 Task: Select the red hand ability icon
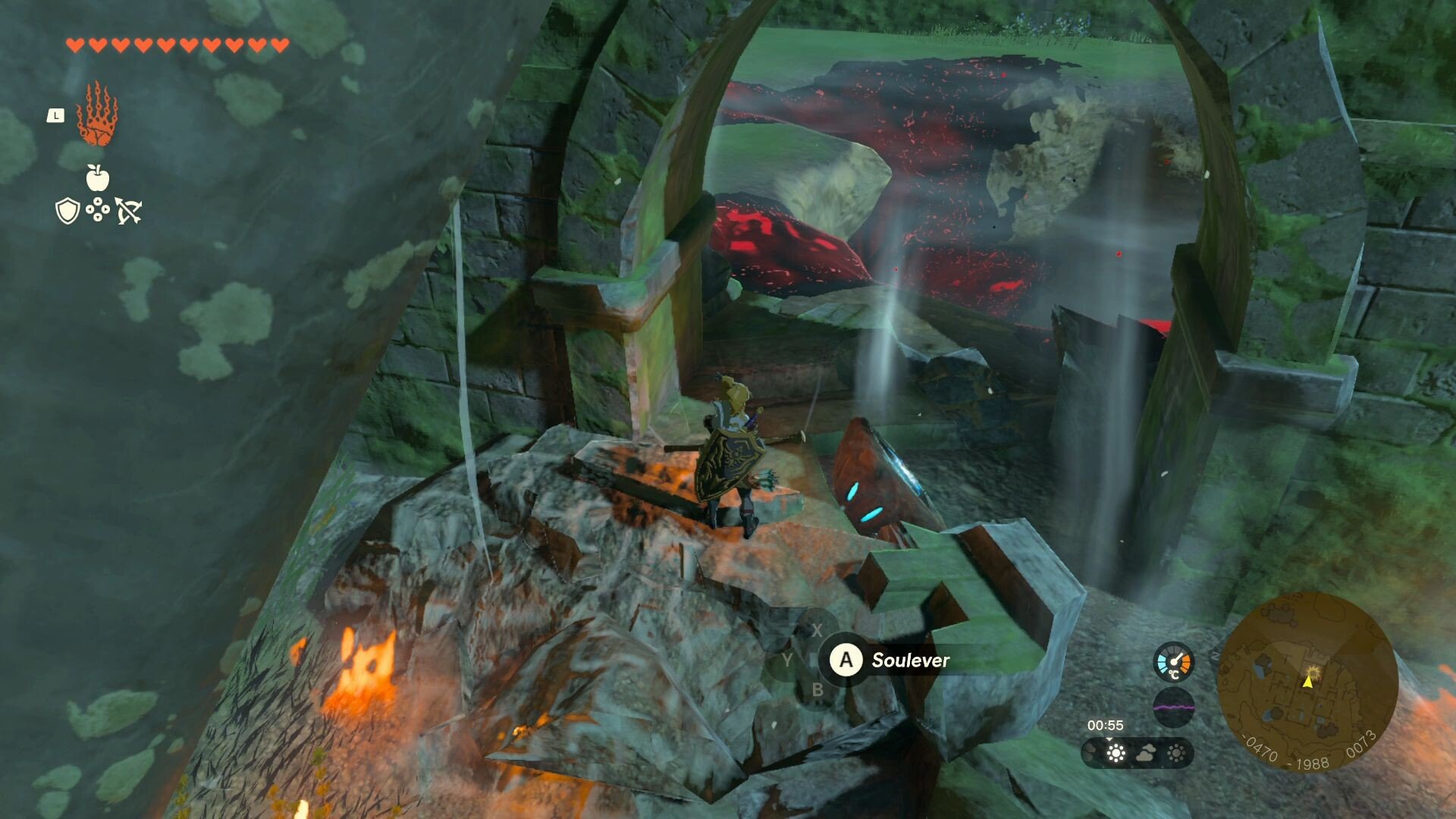click(x=97, y=115)
